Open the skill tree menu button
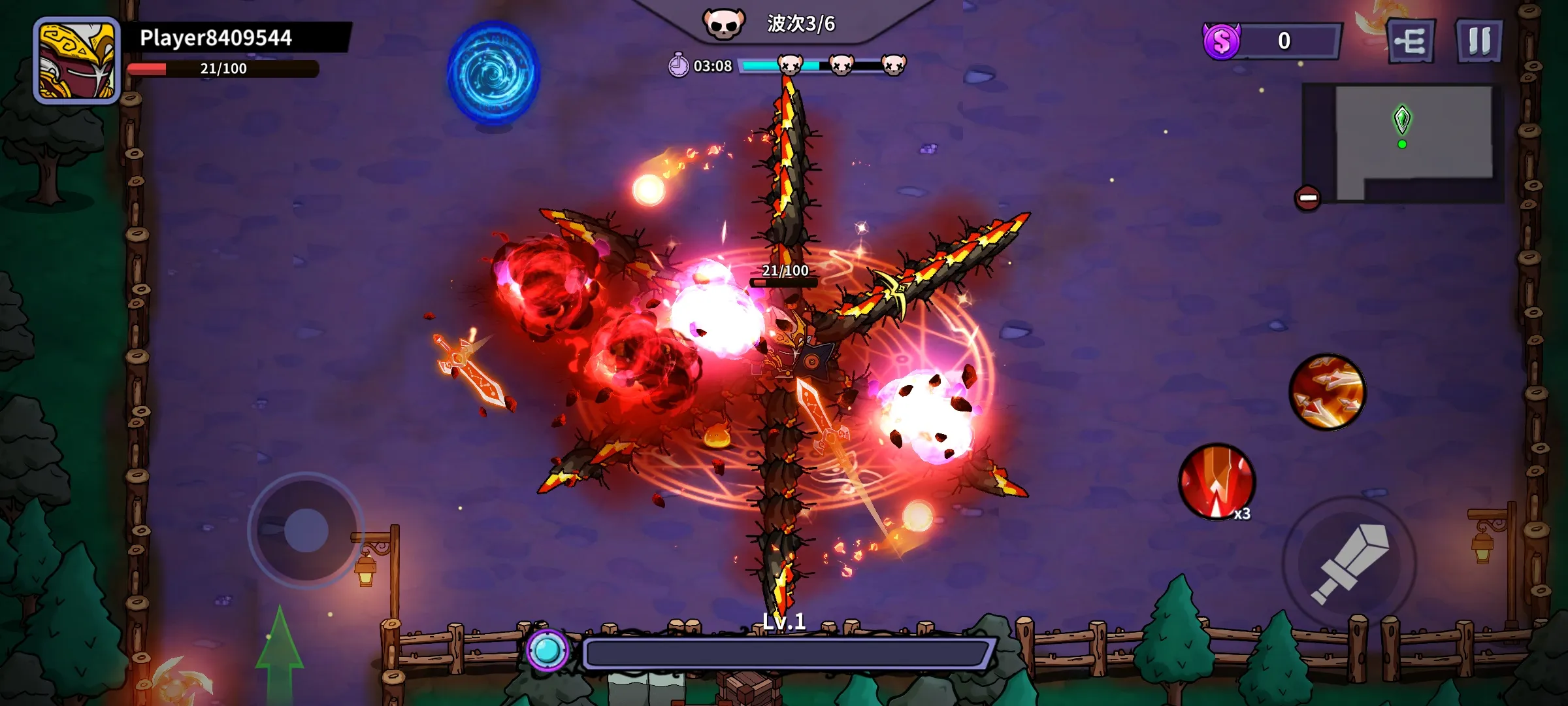The height and width of the screenshot is (706, 1568). [x=1411, y=42]
